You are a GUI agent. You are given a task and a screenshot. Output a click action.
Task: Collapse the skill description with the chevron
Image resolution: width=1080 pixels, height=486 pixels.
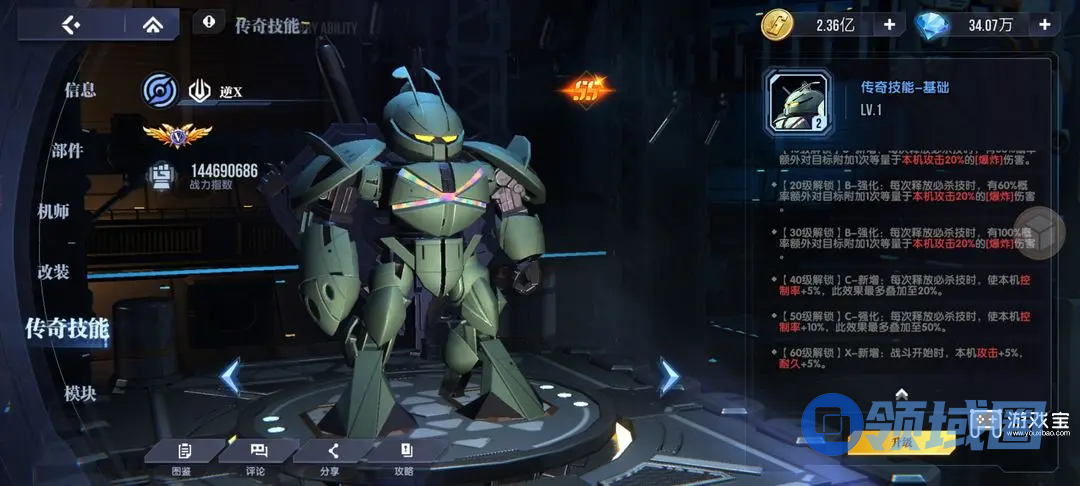tap(901, 393)
